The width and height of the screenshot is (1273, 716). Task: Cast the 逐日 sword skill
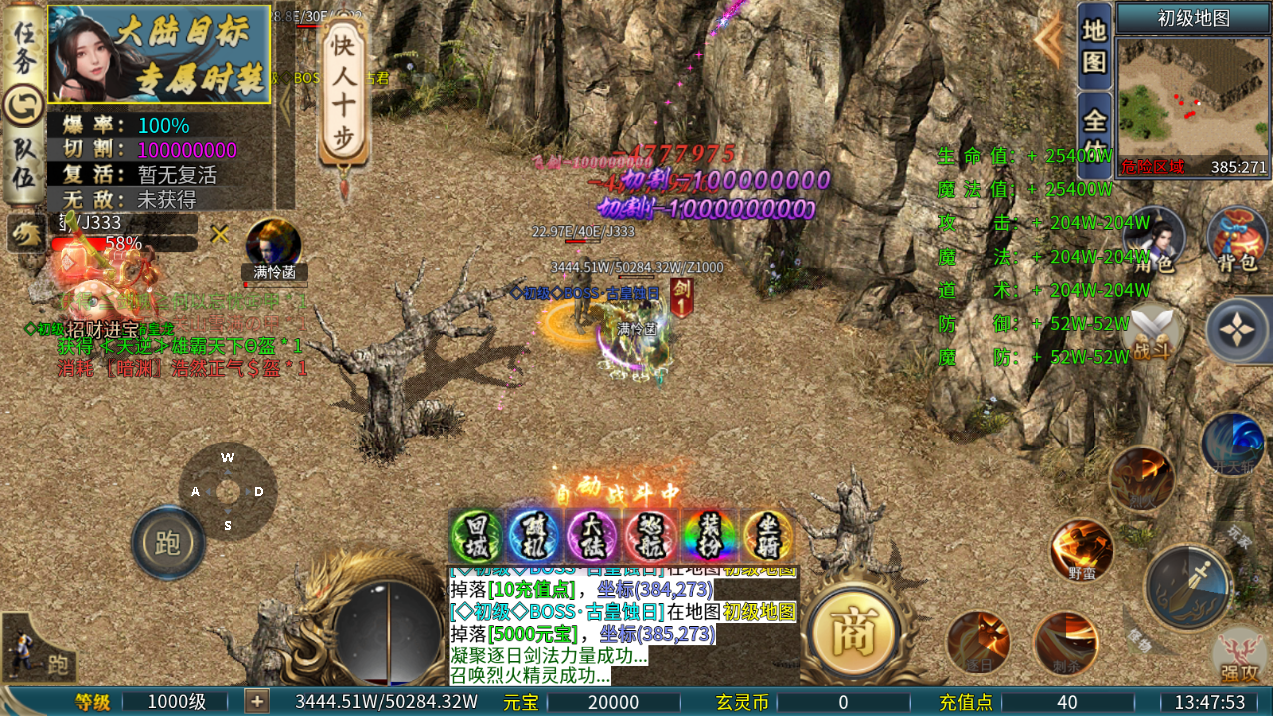(x=977, y=642)
